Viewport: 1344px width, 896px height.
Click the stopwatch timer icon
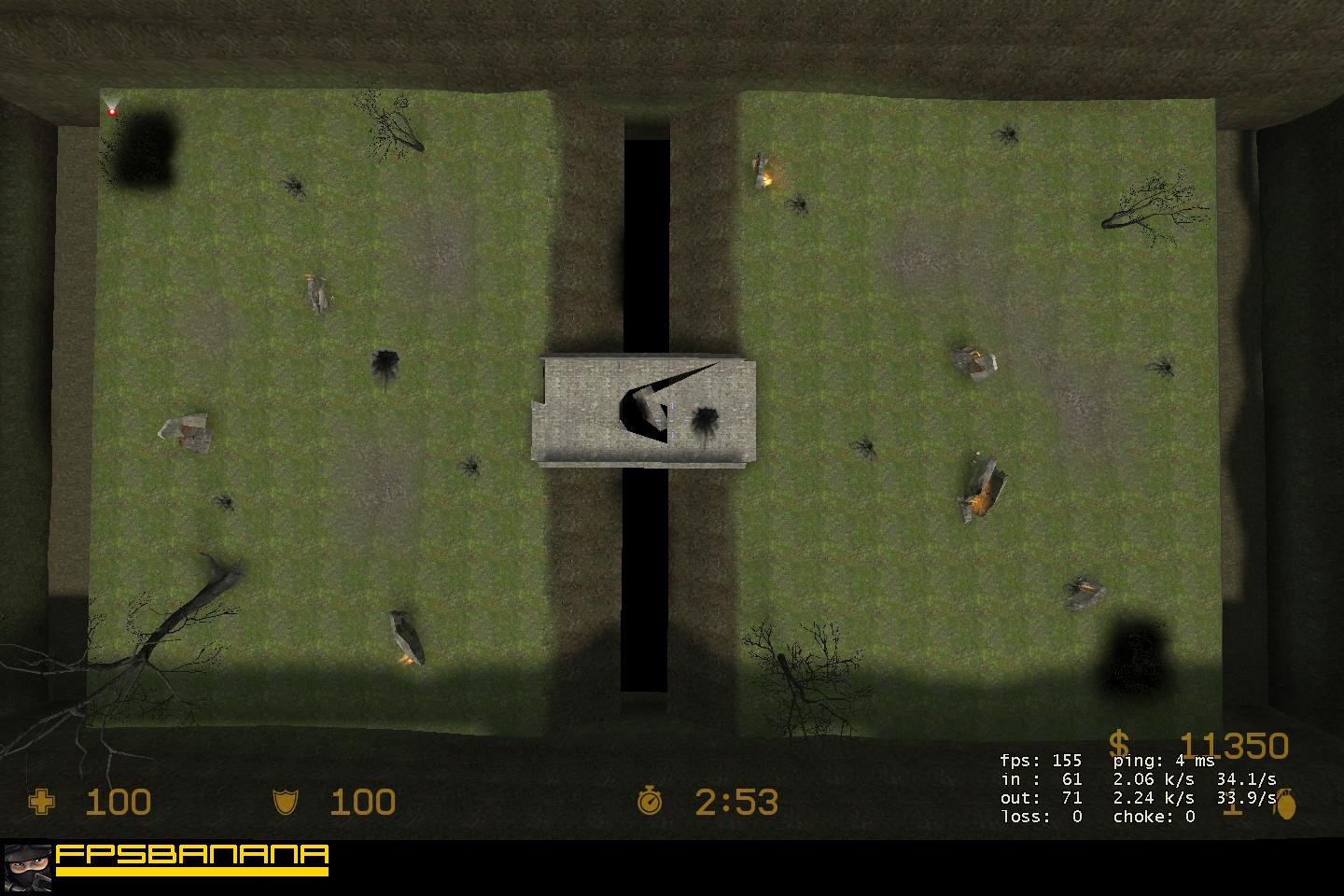coord(651,801)
